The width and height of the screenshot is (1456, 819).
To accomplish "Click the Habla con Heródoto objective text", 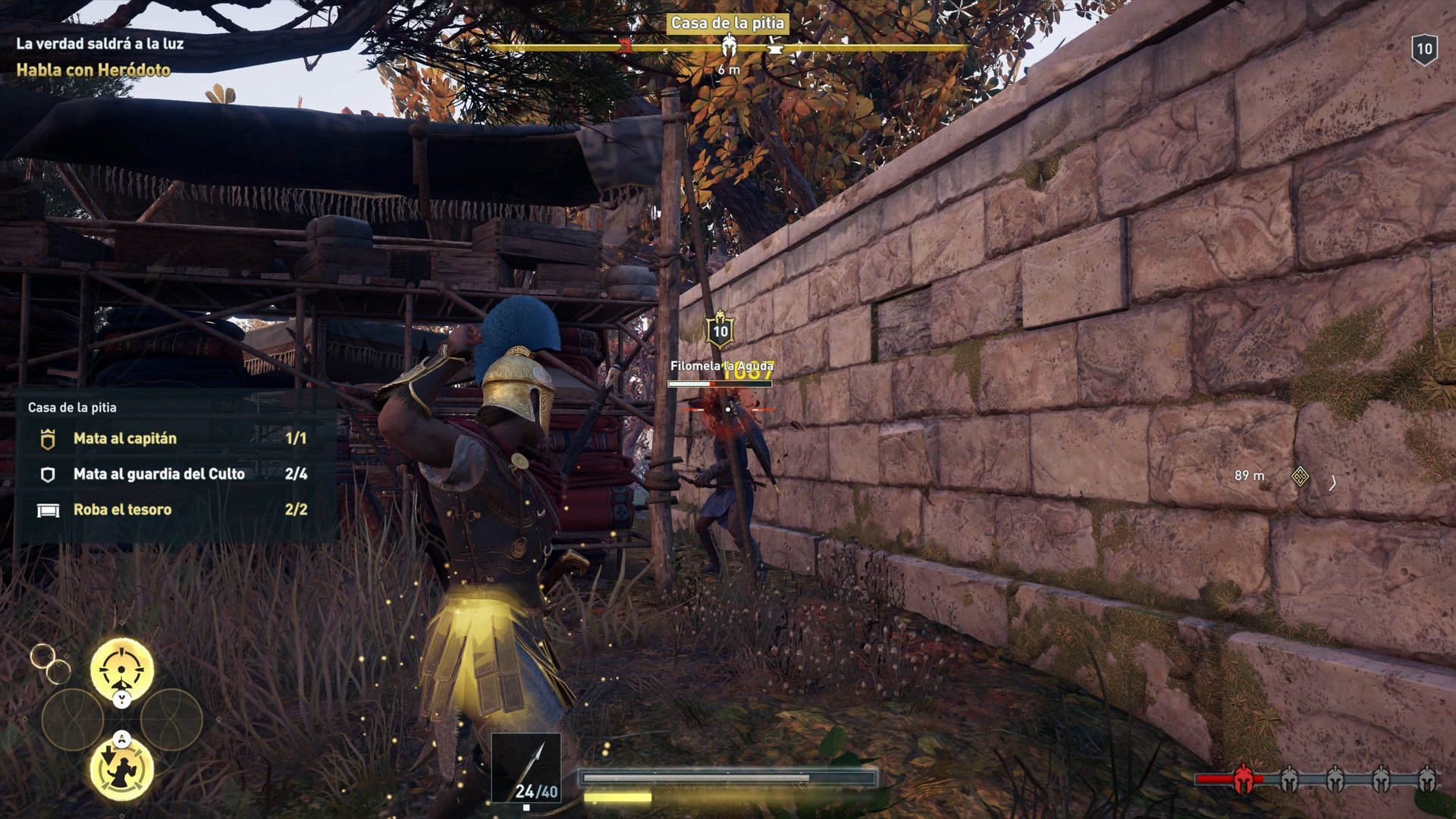I will [x=94, y=69].
